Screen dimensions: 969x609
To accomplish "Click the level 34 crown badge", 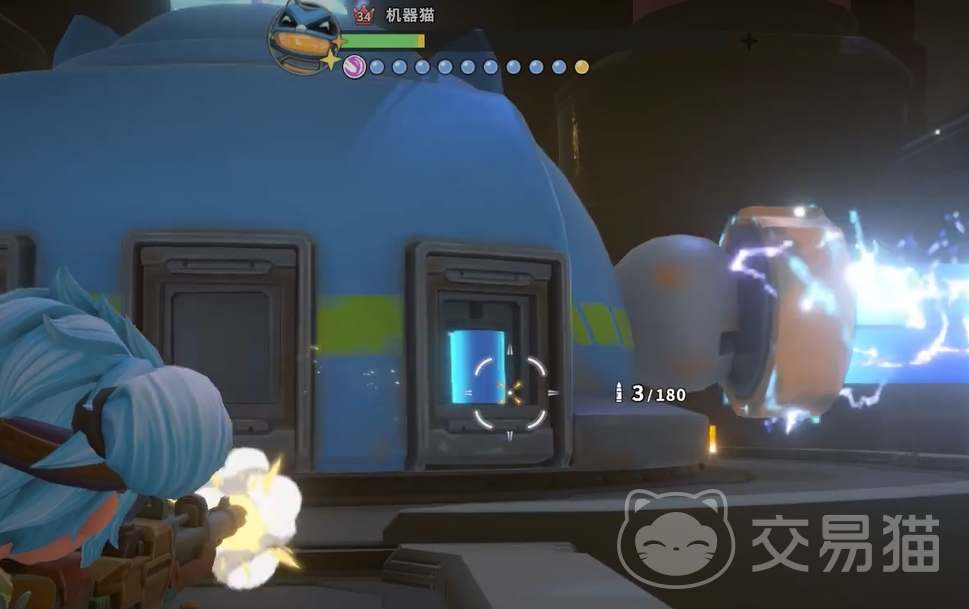I will tap(363, 16).
